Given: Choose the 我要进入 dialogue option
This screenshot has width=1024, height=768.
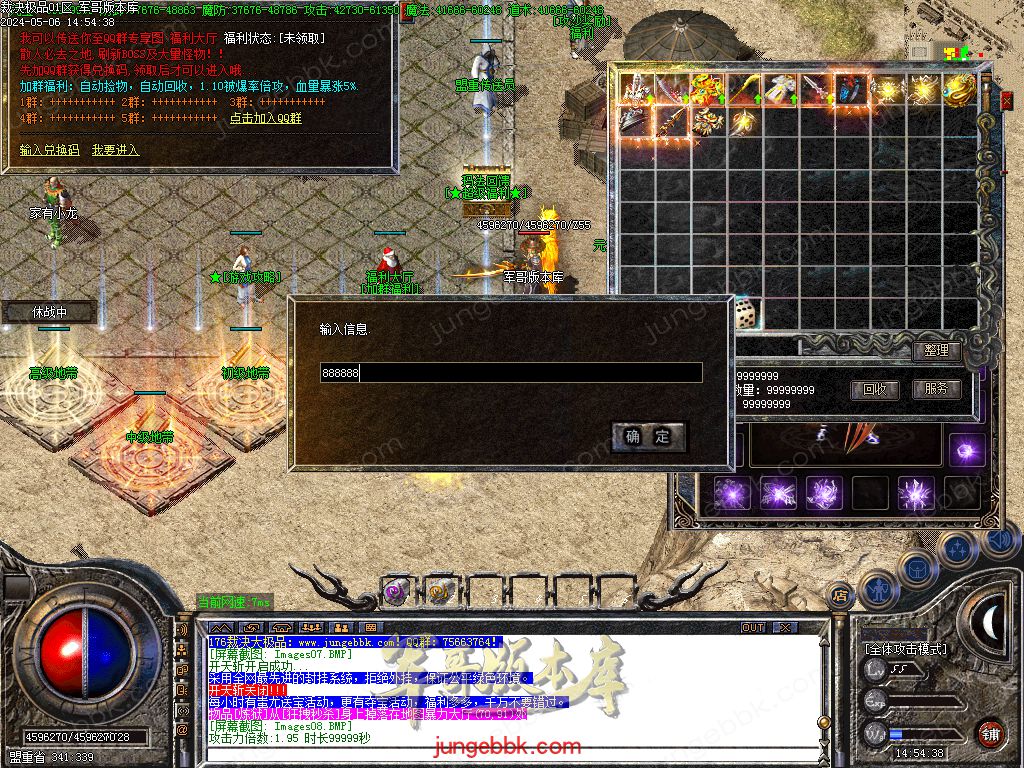Looking at the screenshot, I should tap(115, 150).
